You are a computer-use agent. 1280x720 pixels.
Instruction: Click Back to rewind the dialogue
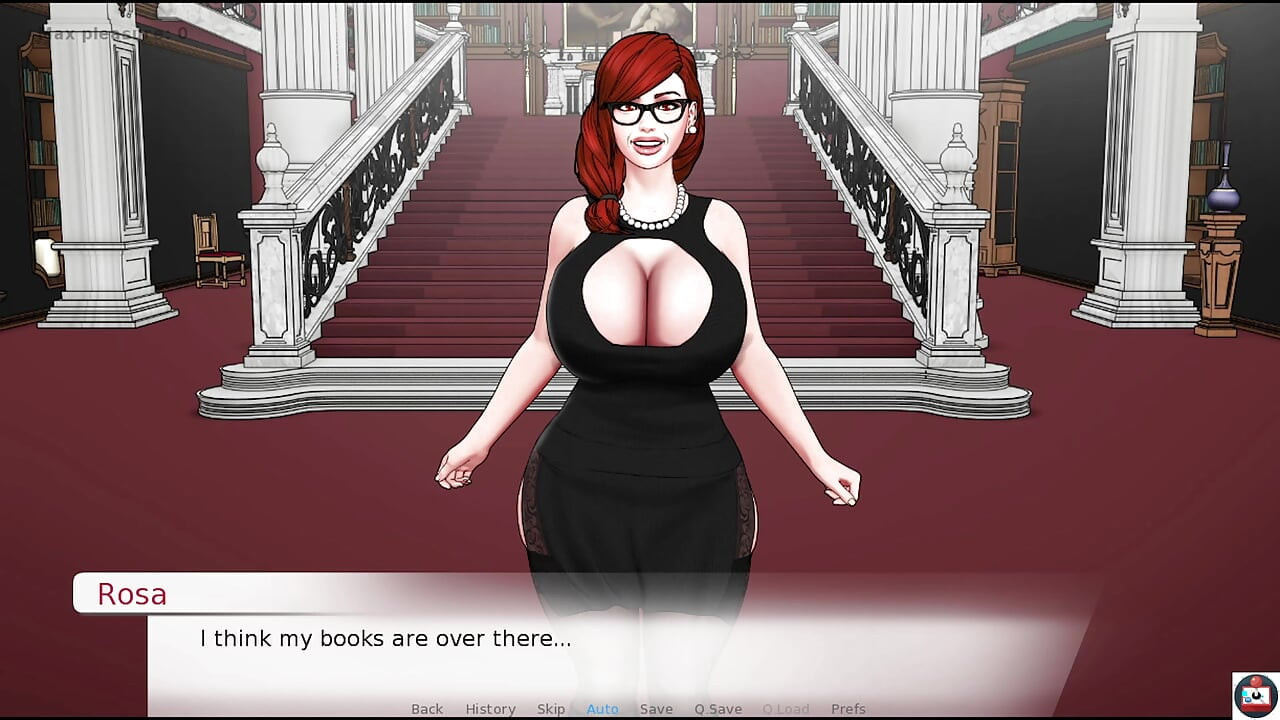coord(427,708)
